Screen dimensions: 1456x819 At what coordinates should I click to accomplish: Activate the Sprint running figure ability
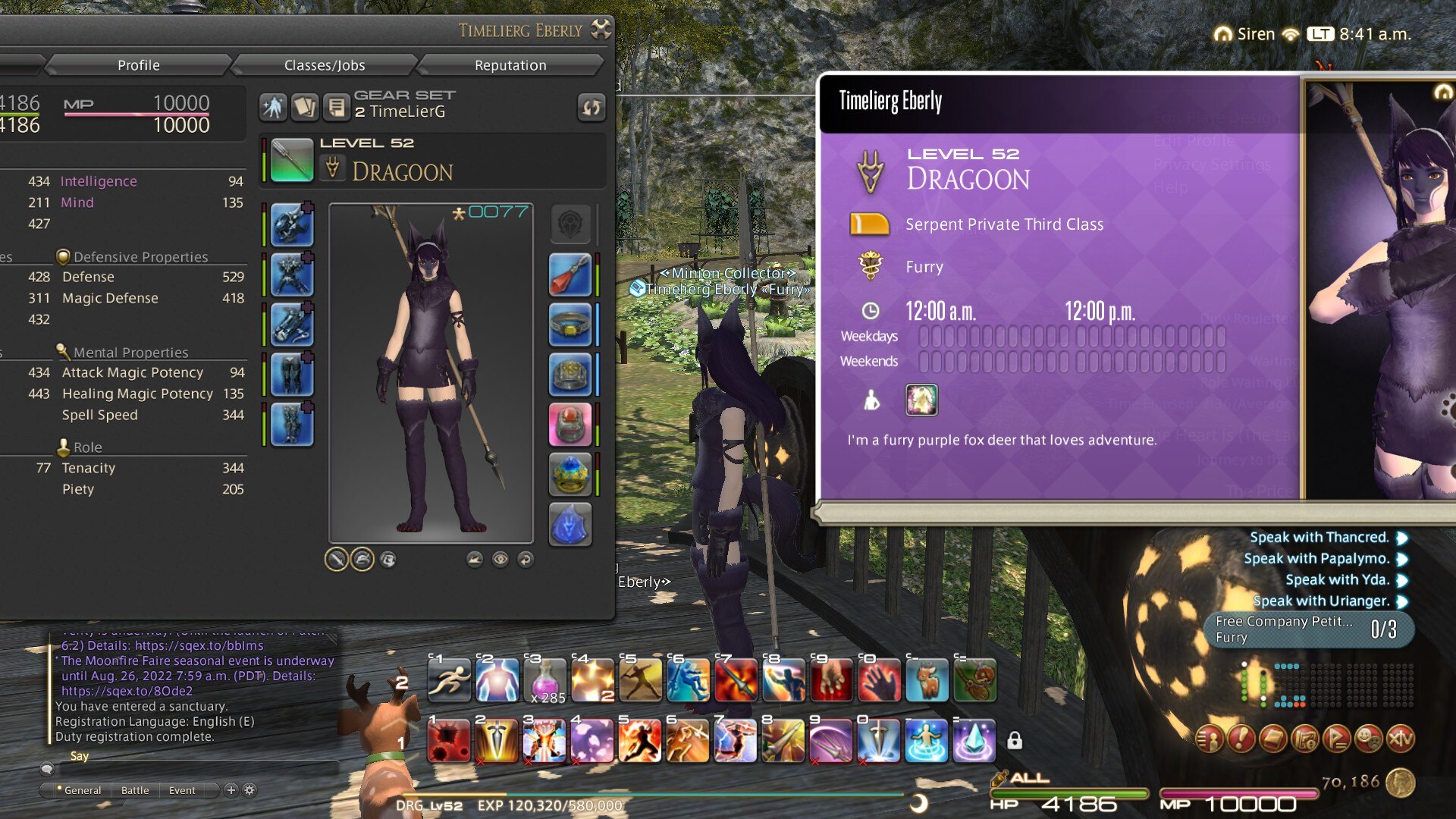point(449,679)
